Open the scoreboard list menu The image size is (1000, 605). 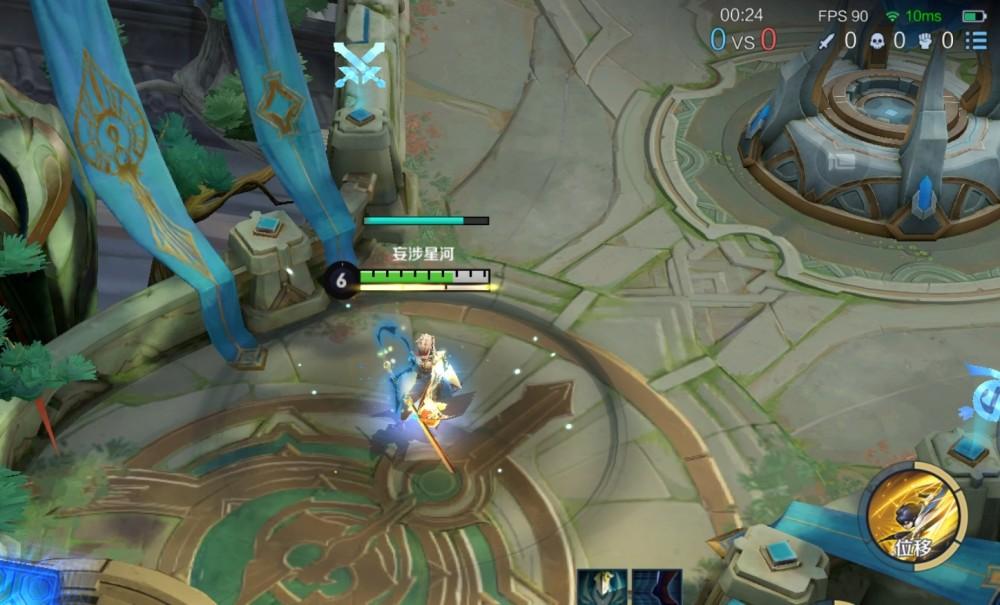pos(975,41)
